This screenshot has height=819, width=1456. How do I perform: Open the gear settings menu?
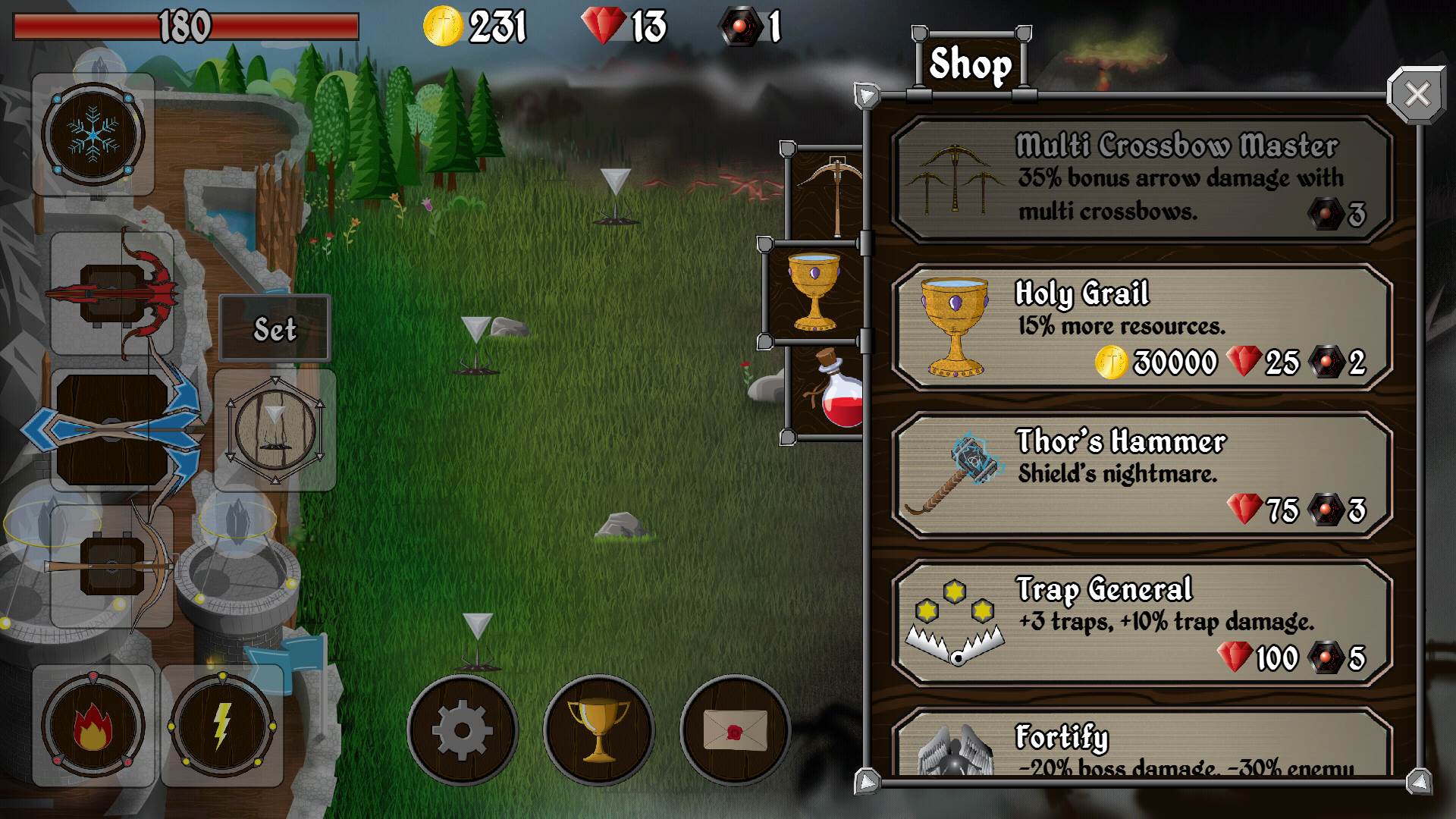coord(462,730)
